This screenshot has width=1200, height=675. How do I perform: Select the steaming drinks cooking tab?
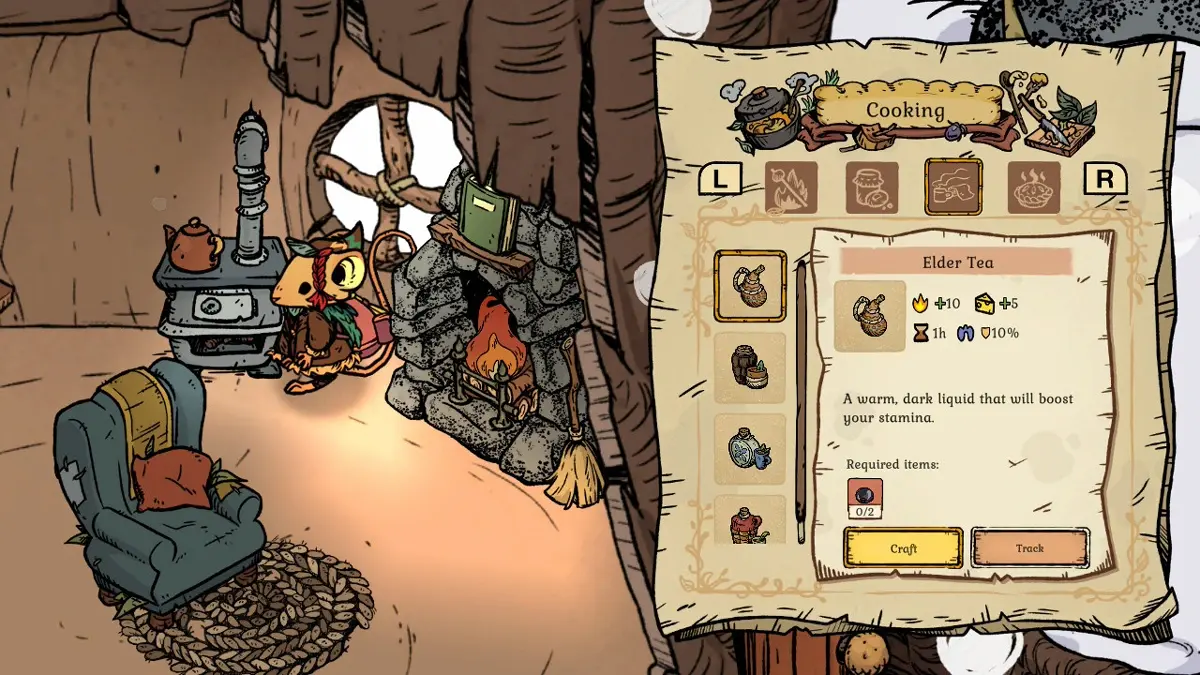[953, 187]
